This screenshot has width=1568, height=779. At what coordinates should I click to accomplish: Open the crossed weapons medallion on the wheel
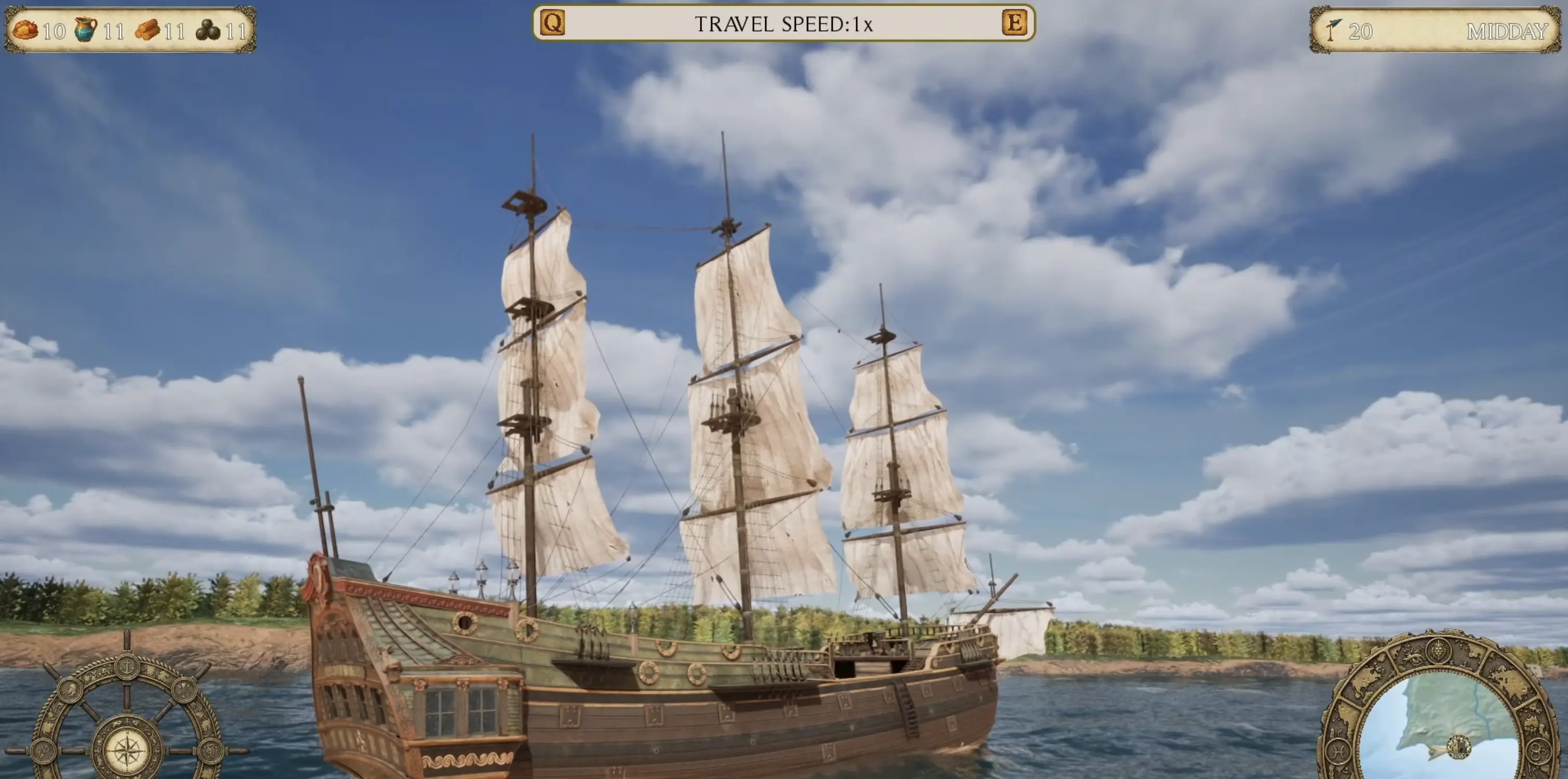pyautogui.click(x=183, y=690)
